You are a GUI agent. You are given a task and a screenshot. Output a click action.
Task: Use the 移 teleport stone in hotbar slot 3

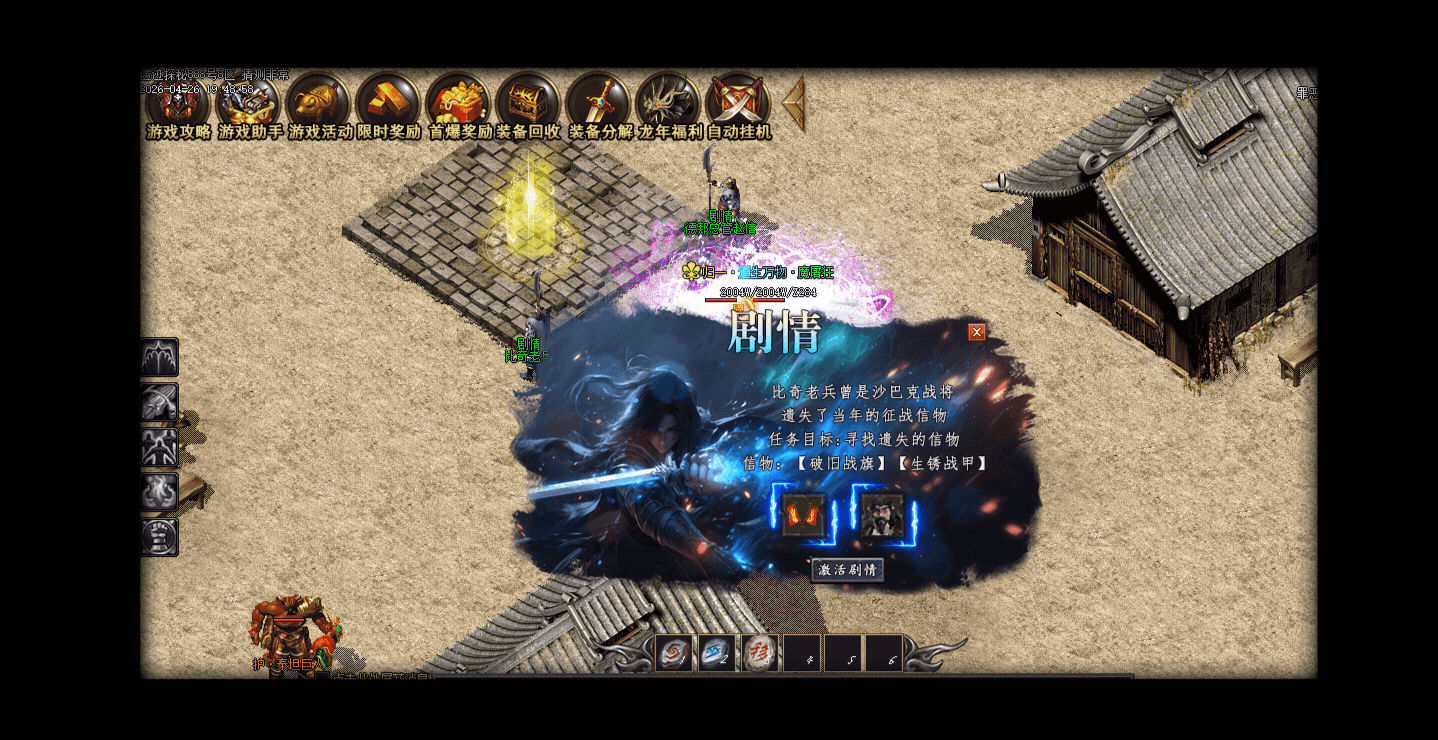pos(760,653)
